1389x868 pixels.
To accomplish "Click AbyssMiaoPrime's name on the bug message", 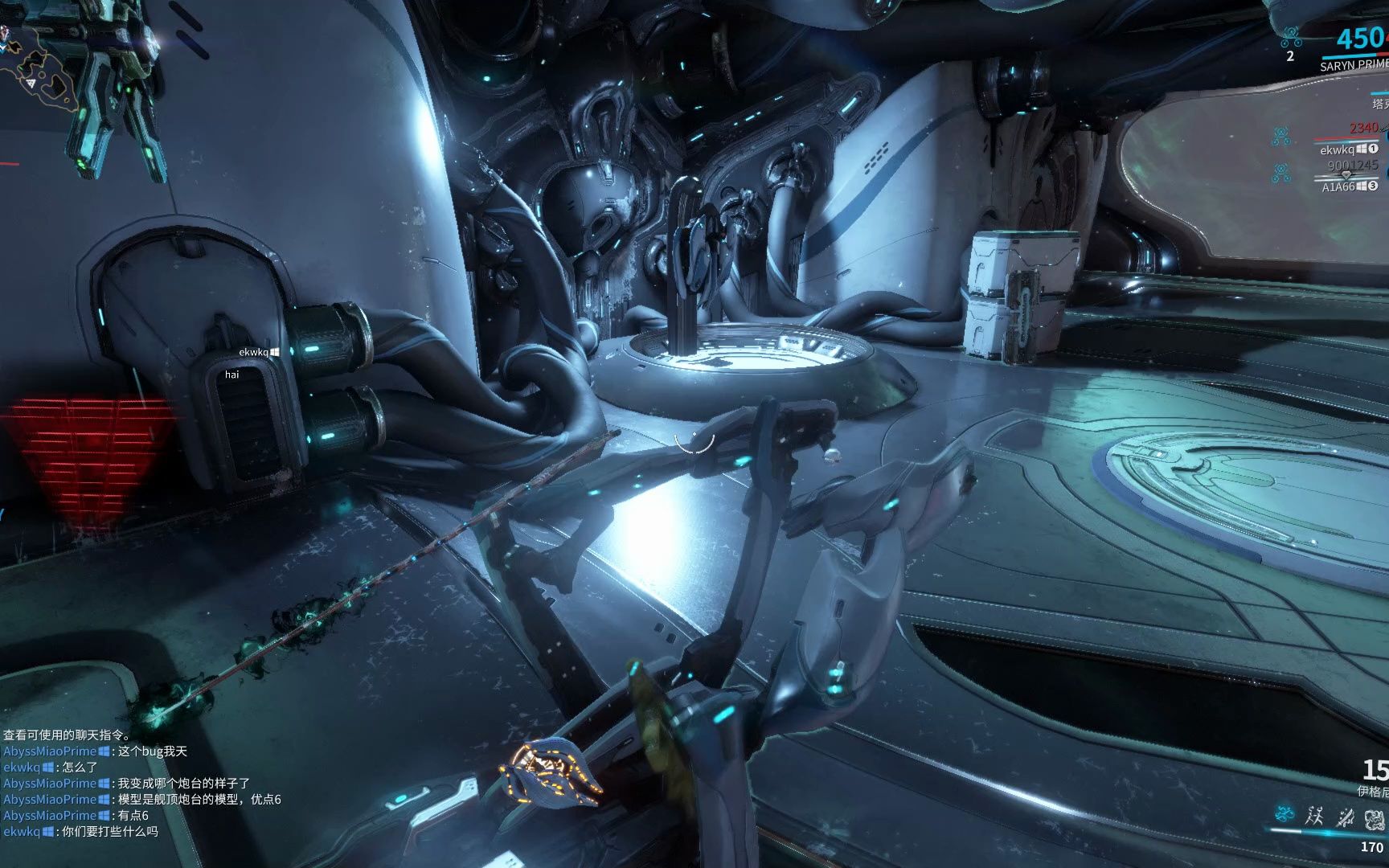I will coord(49,751).
